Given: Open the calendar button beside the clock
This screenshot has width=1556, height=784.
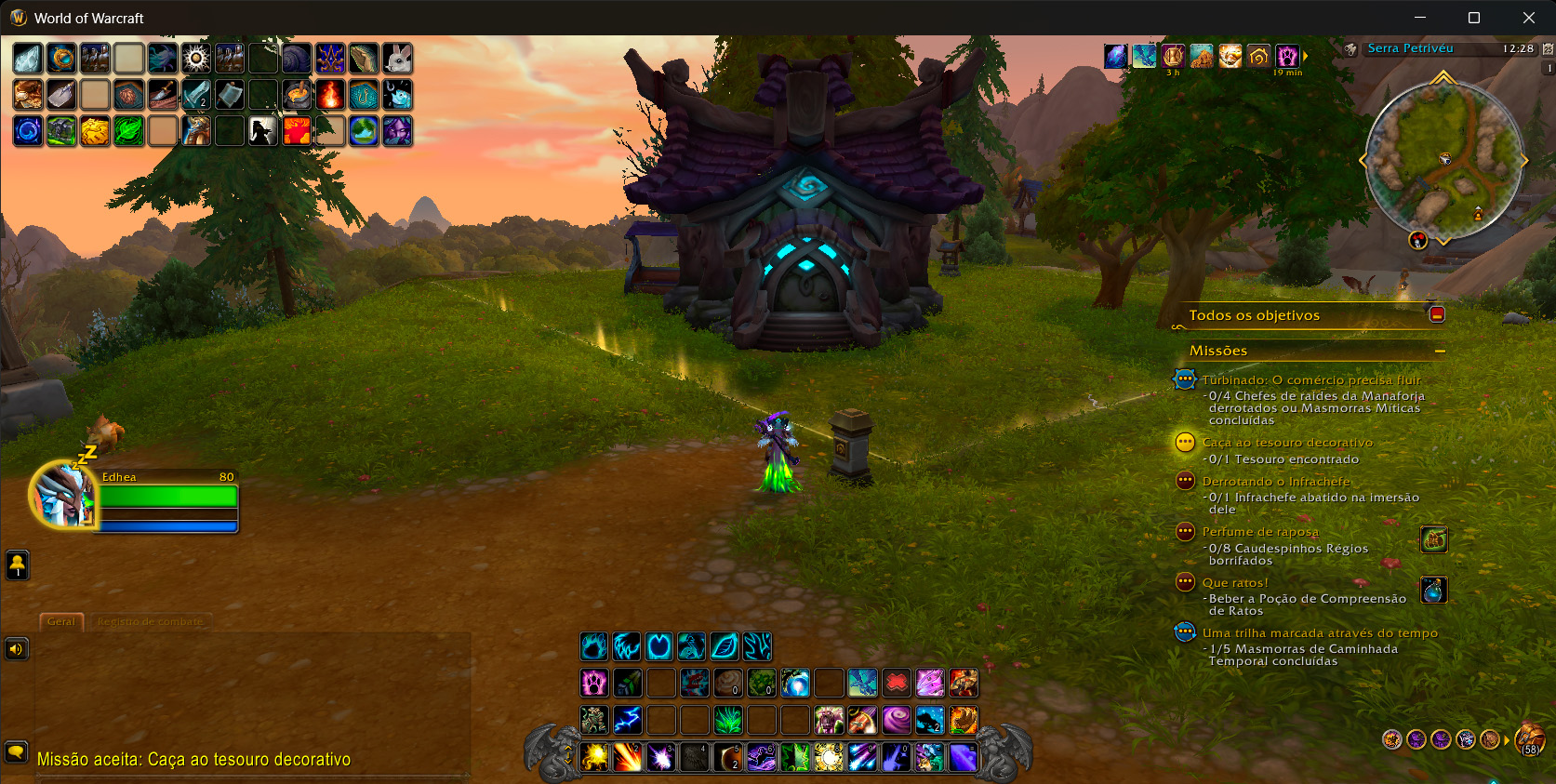Looking at the screenshot, I should coord(1548,48).
